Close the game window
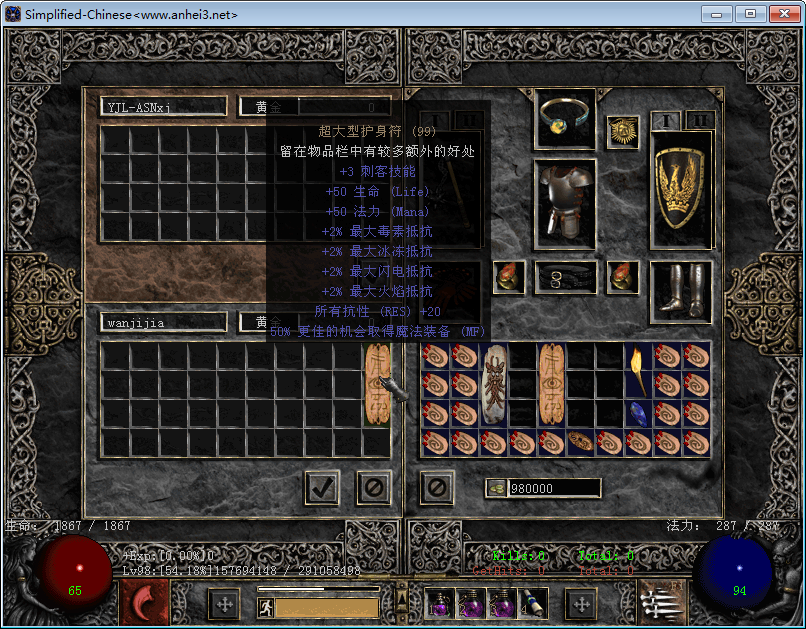806x629 pixels. click(781, 14)
